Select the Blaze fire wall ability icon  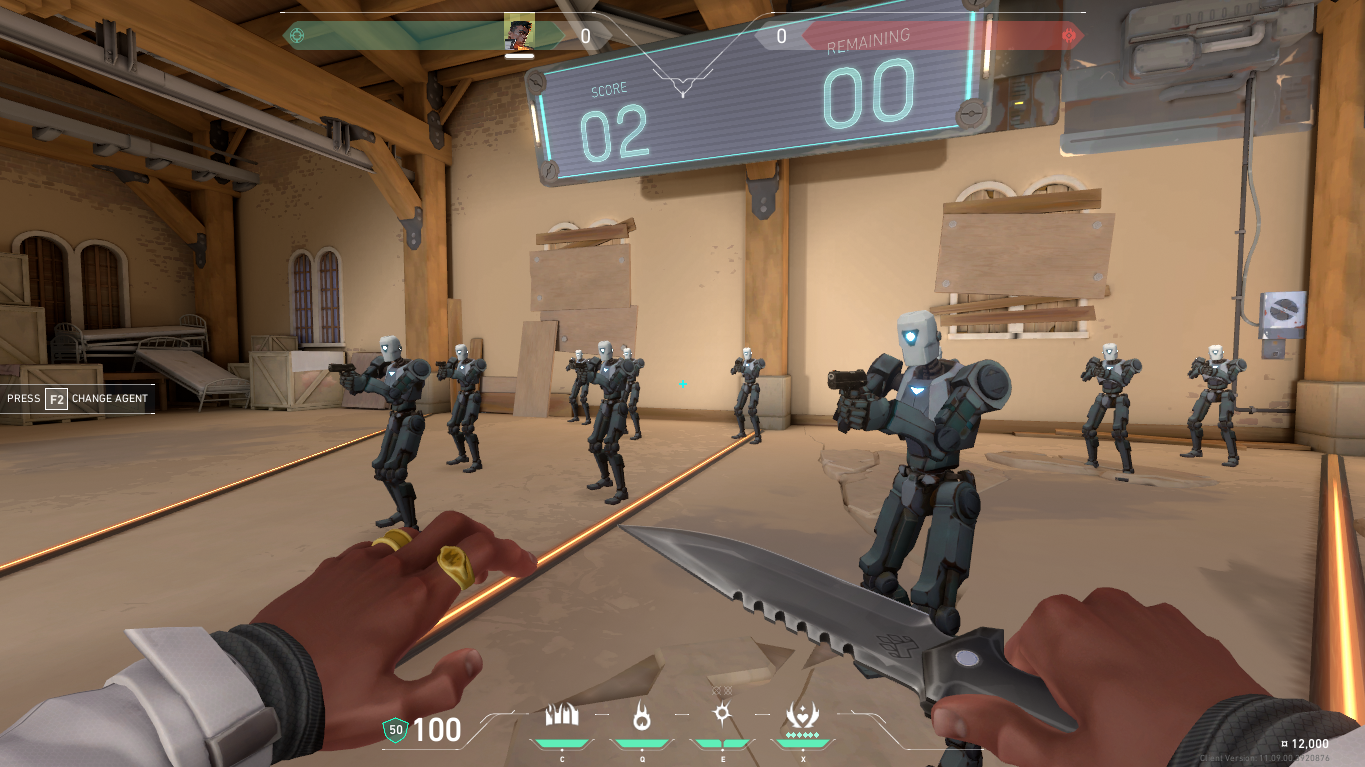click(561, 715)
